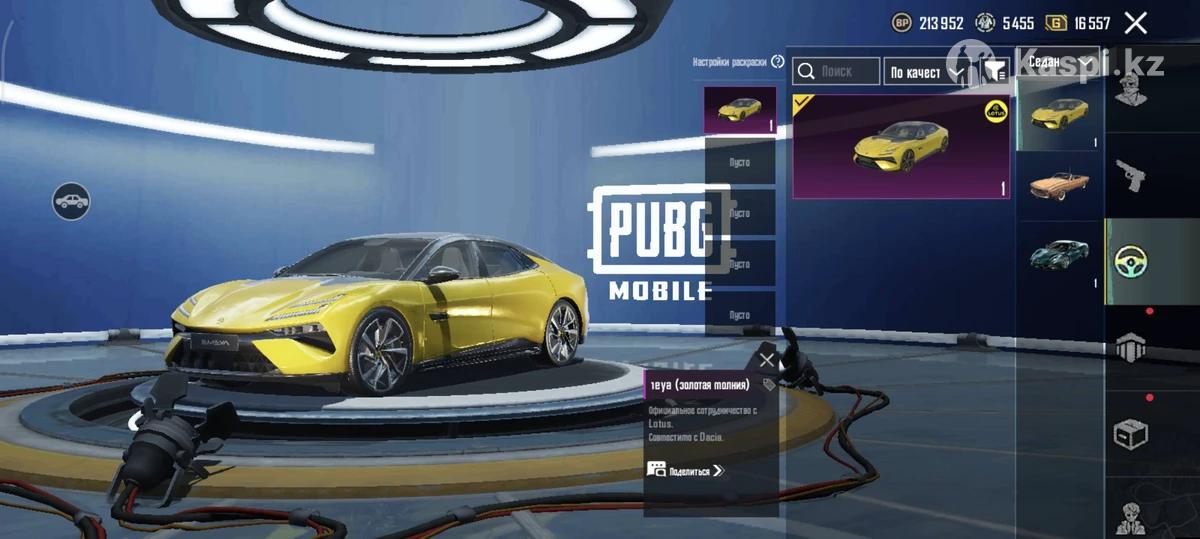The width and height of the screenshot is (1200, 539).
Task: Expand the Седан vehicle type dropdown
Action: point(1058,62)
